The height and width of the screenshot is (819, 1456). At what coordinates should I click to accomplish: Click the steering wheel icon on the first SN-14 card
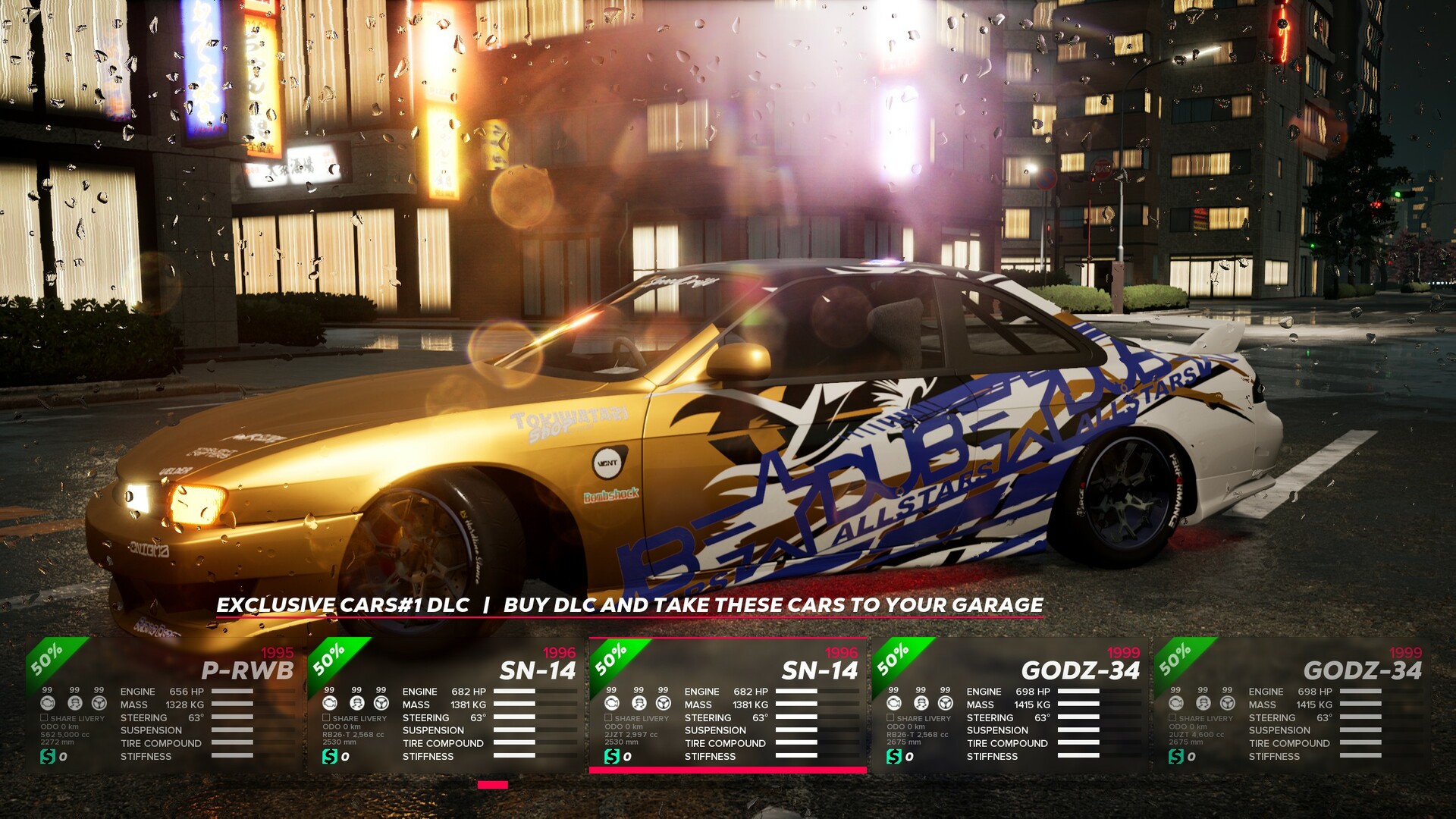[380, 704]
